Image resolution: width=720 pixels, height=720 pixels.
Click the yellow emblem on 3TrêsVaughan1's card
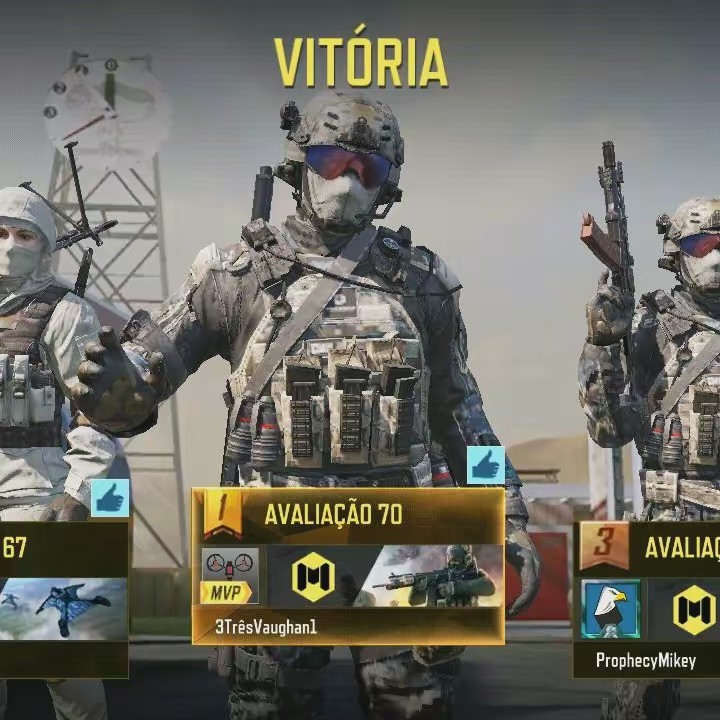click(x=312, y=577)
